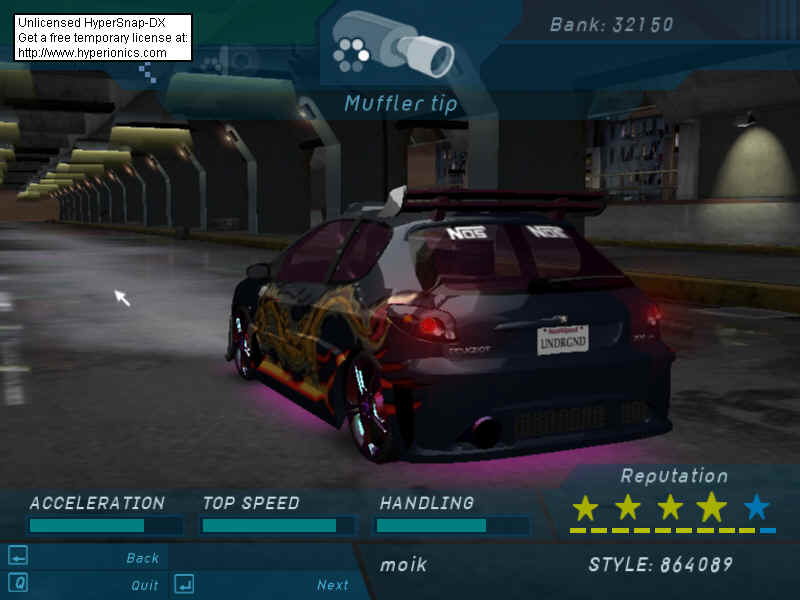Go back using the Back option
The width and height of the screenshot is (800, 600).
142,558
